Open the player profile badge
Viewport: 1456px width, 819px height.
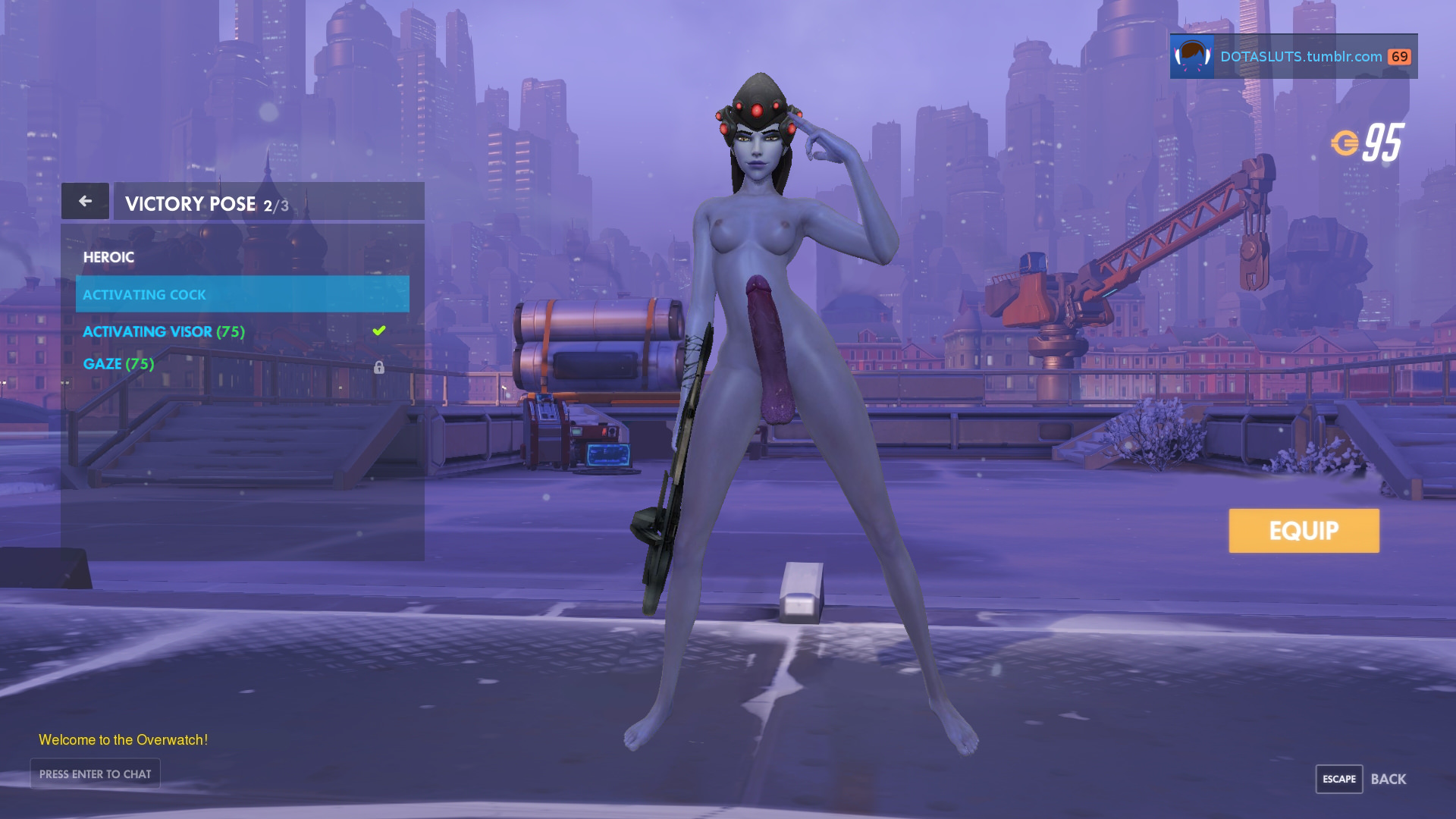point(1293,56)
